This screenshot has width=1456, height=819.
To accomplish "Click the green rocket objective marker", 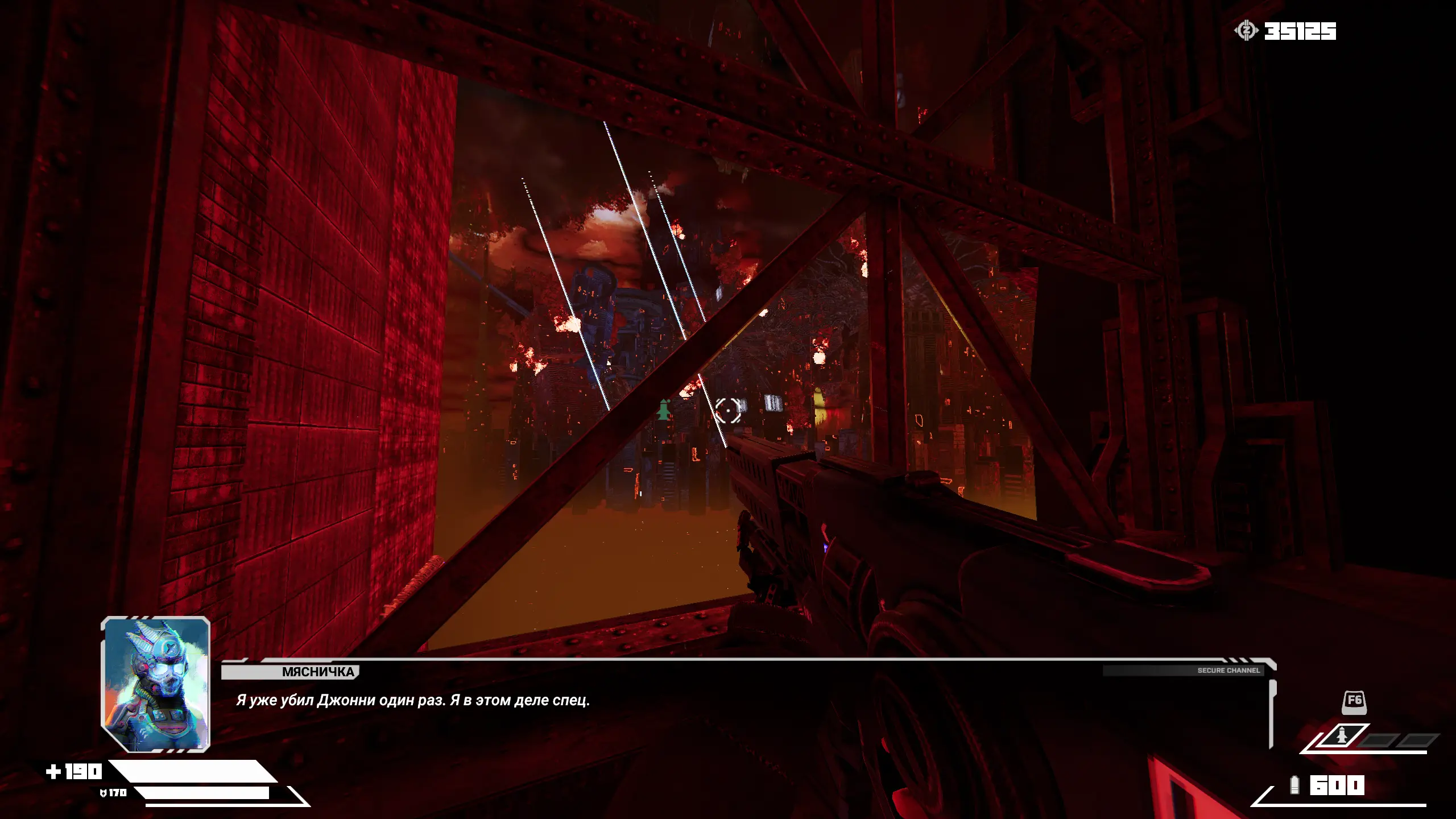I will coord(664,409).
